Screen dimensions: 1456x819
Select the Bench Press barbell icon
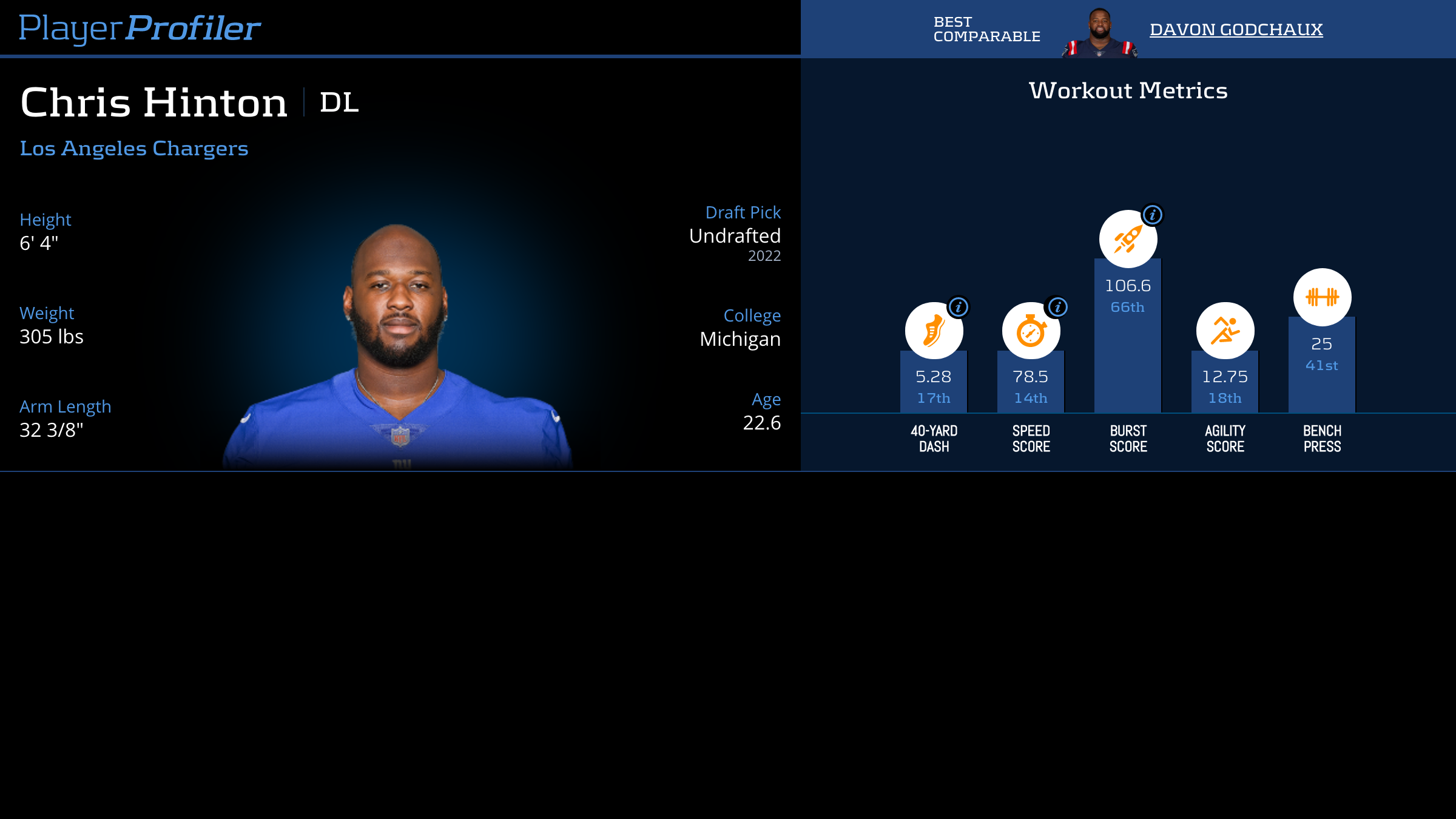[x=1322, y=297]
